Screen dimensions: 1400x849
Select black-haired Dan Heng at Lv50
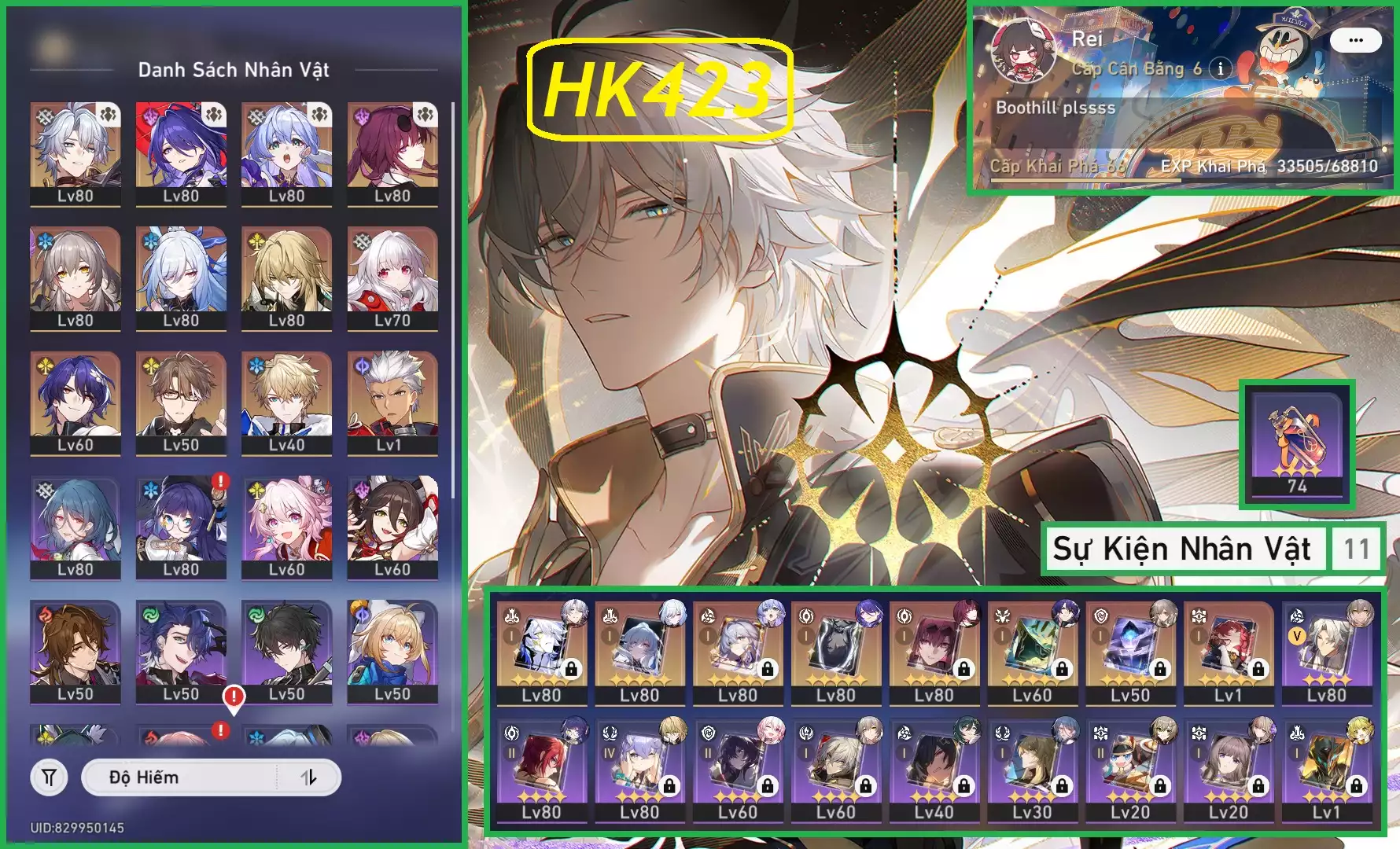[286, 651]
